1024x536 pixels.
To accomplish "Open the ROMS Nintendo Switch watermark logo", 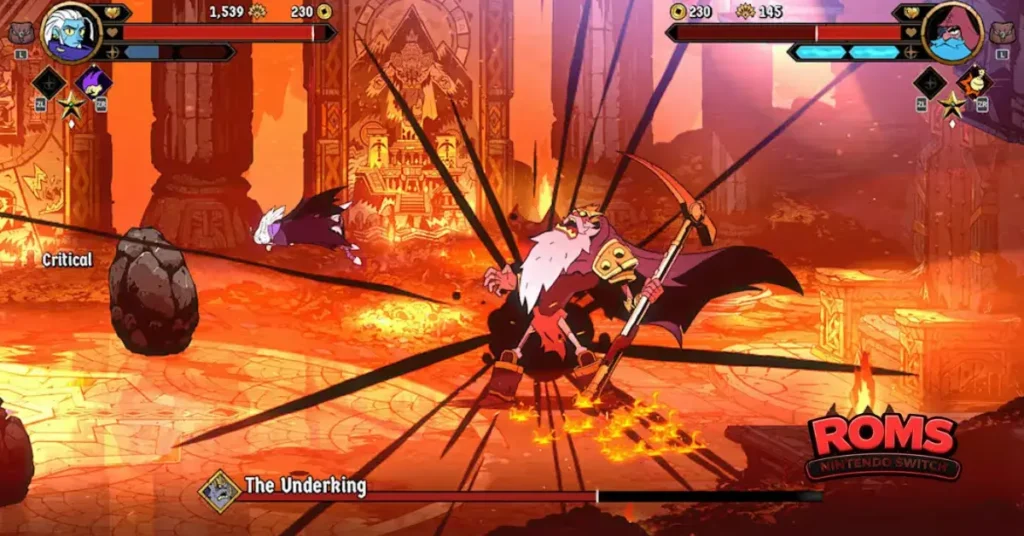I will click(884, 443).
